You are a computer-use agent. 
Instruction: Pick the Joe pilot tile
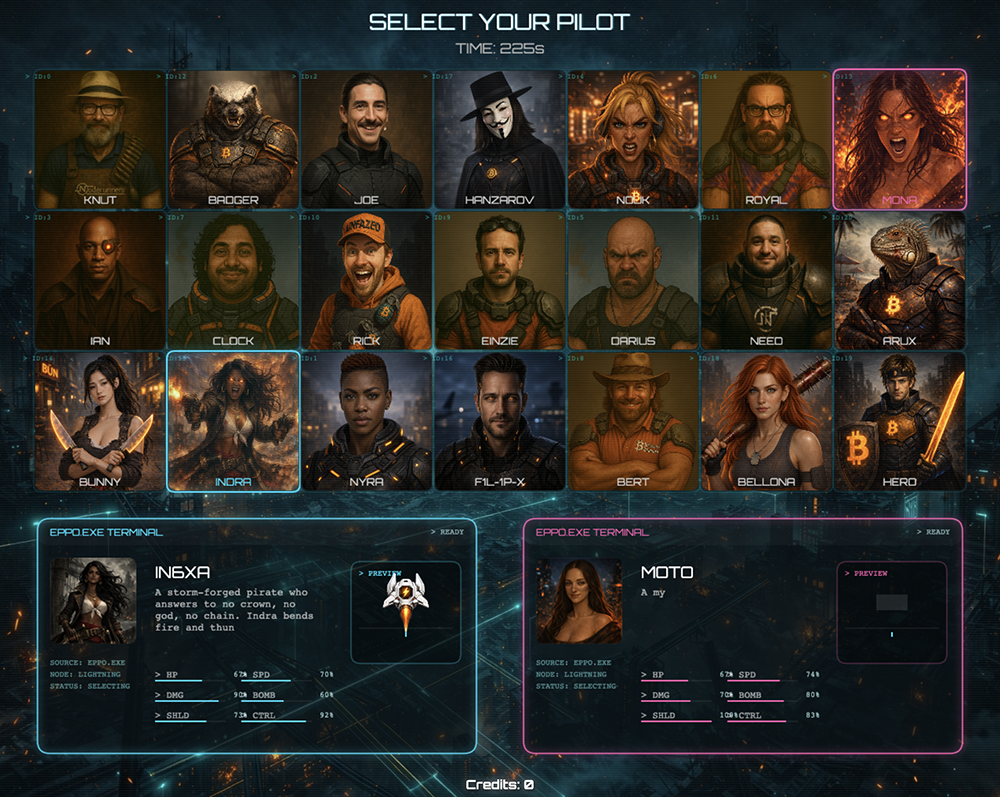[366, 139]
